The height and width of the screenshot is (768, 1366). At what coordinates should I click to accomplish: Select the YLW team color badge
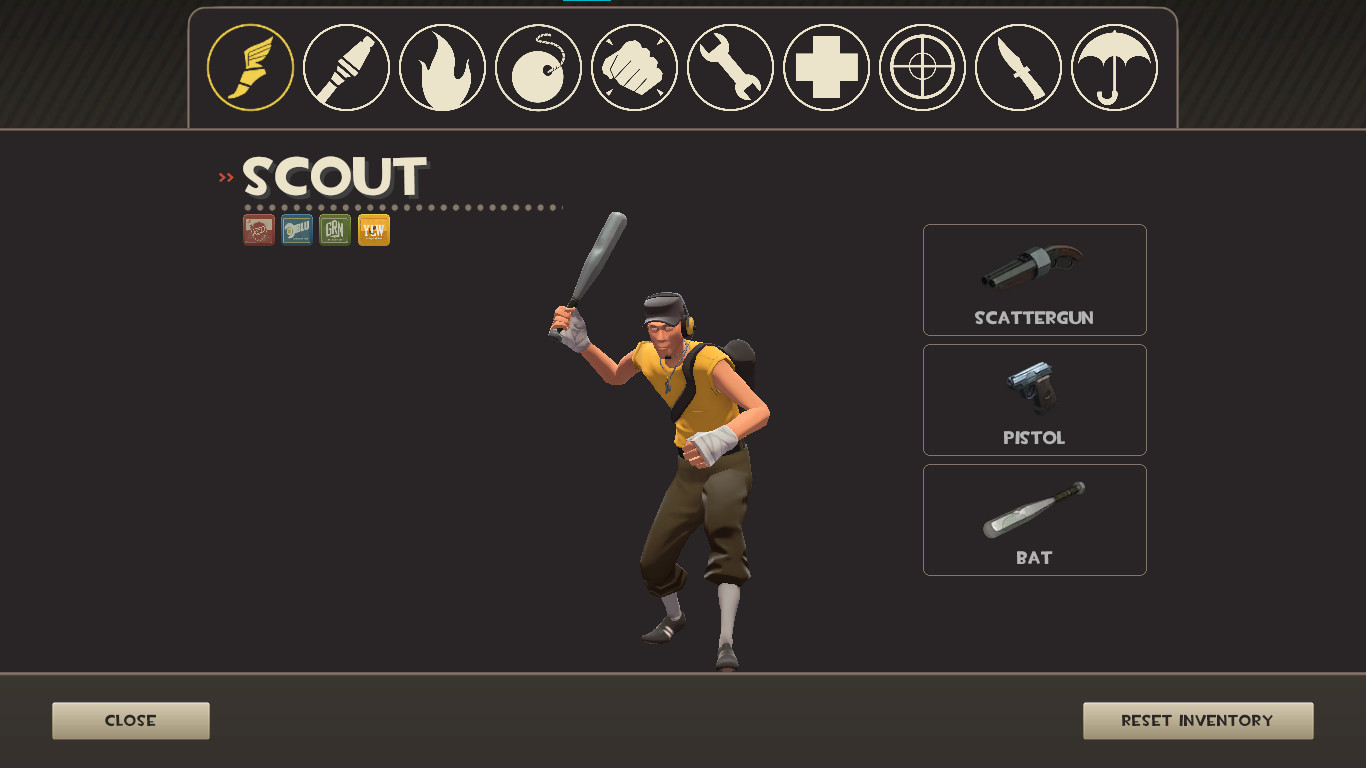373,230
